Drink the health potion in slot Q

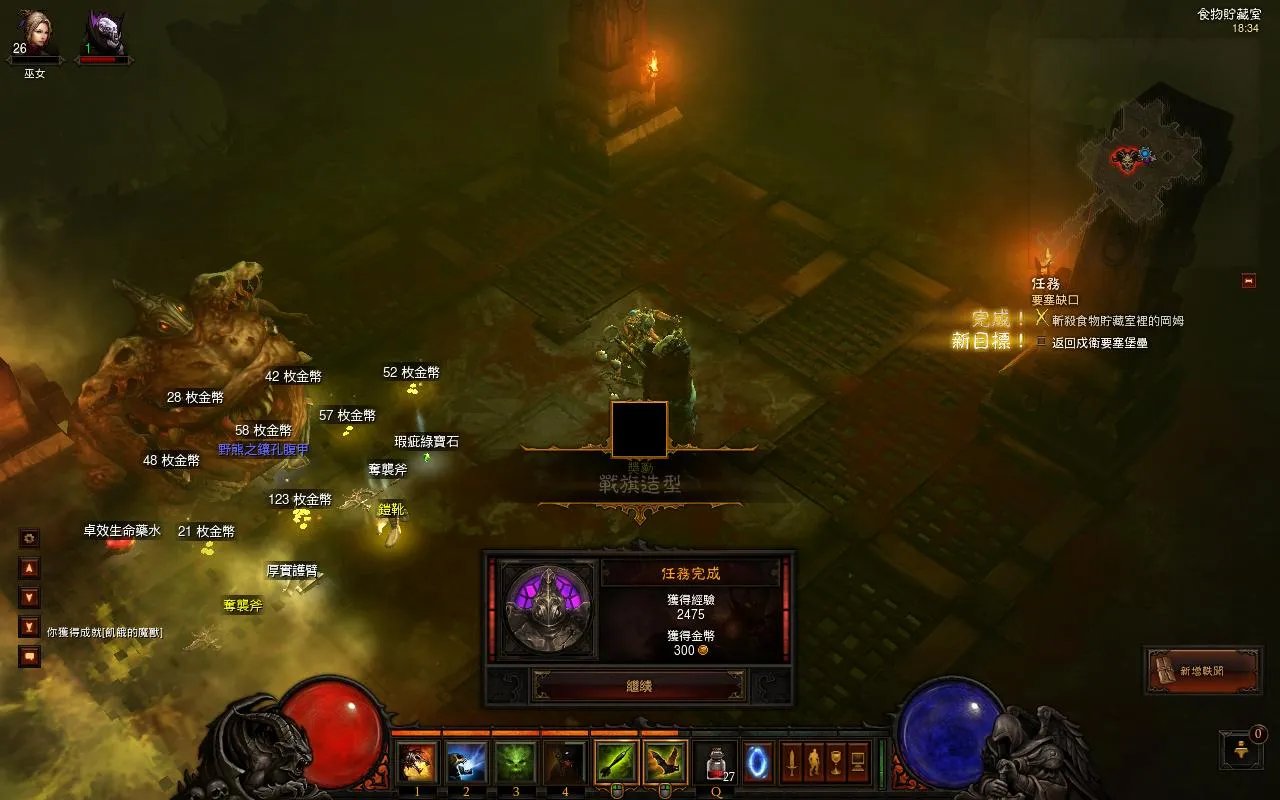(716, 764)
